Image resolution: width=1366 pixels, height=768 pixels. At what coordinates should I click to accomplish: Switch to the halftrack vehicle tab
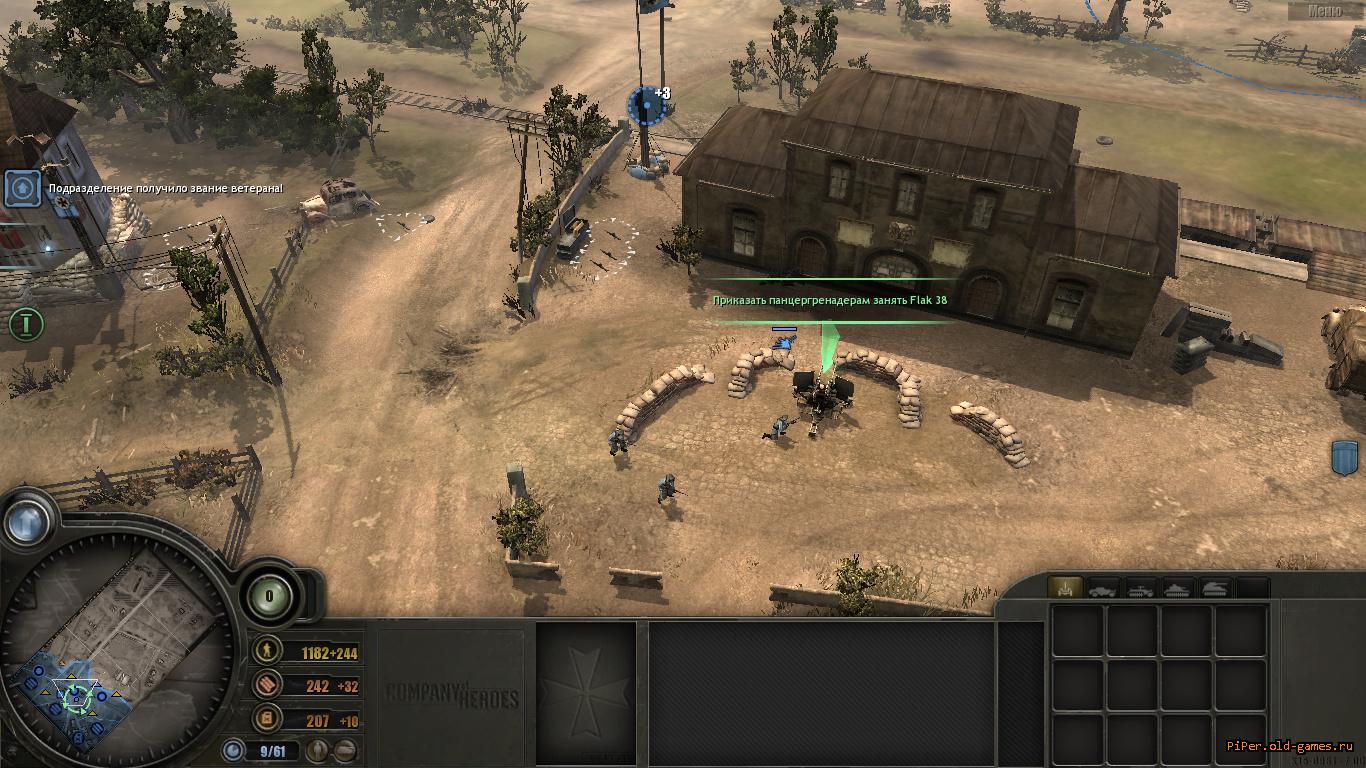1141,588
